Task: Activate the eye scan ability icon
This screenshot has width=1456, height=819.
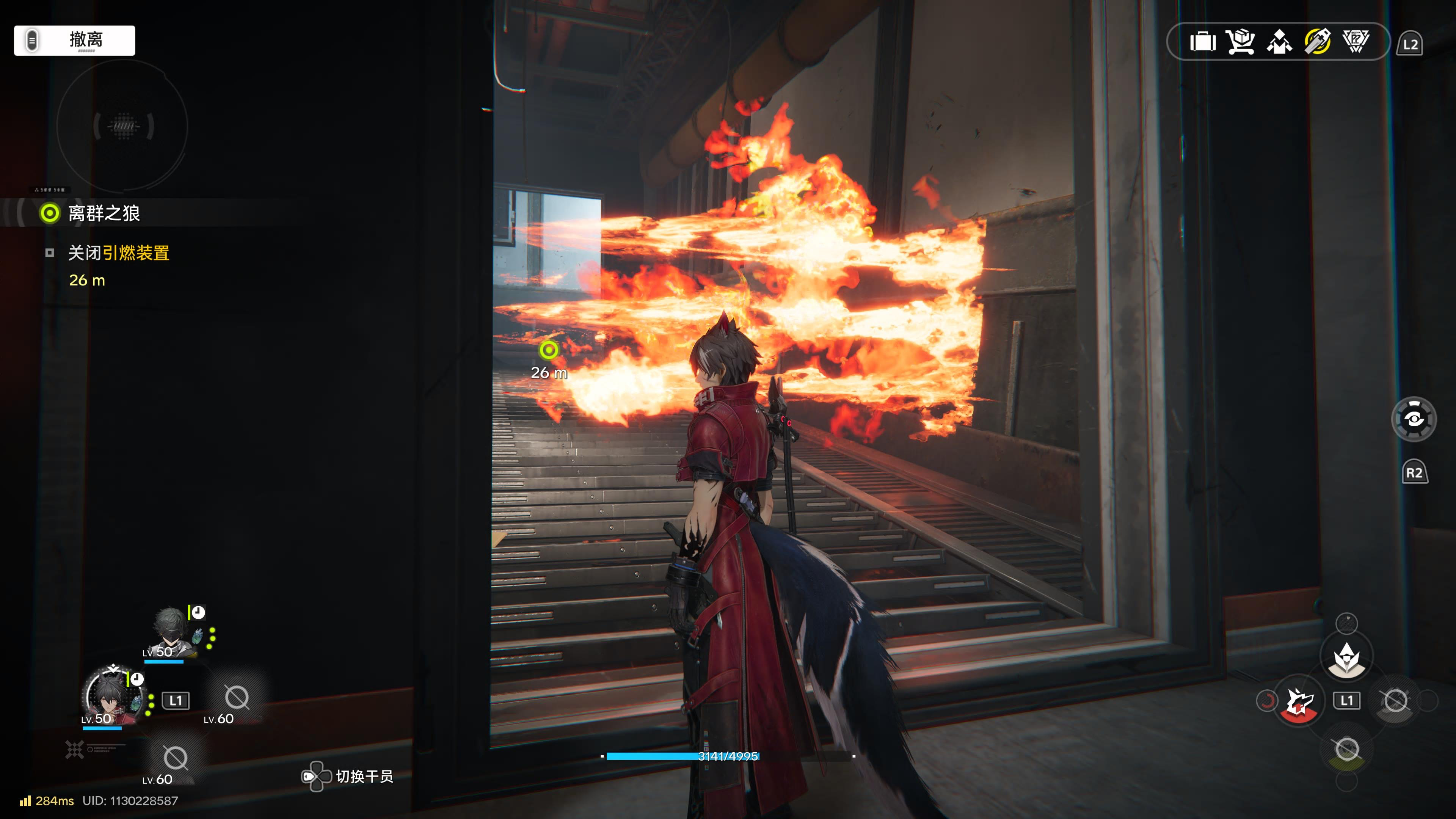Action: (x=1413, y=419)
